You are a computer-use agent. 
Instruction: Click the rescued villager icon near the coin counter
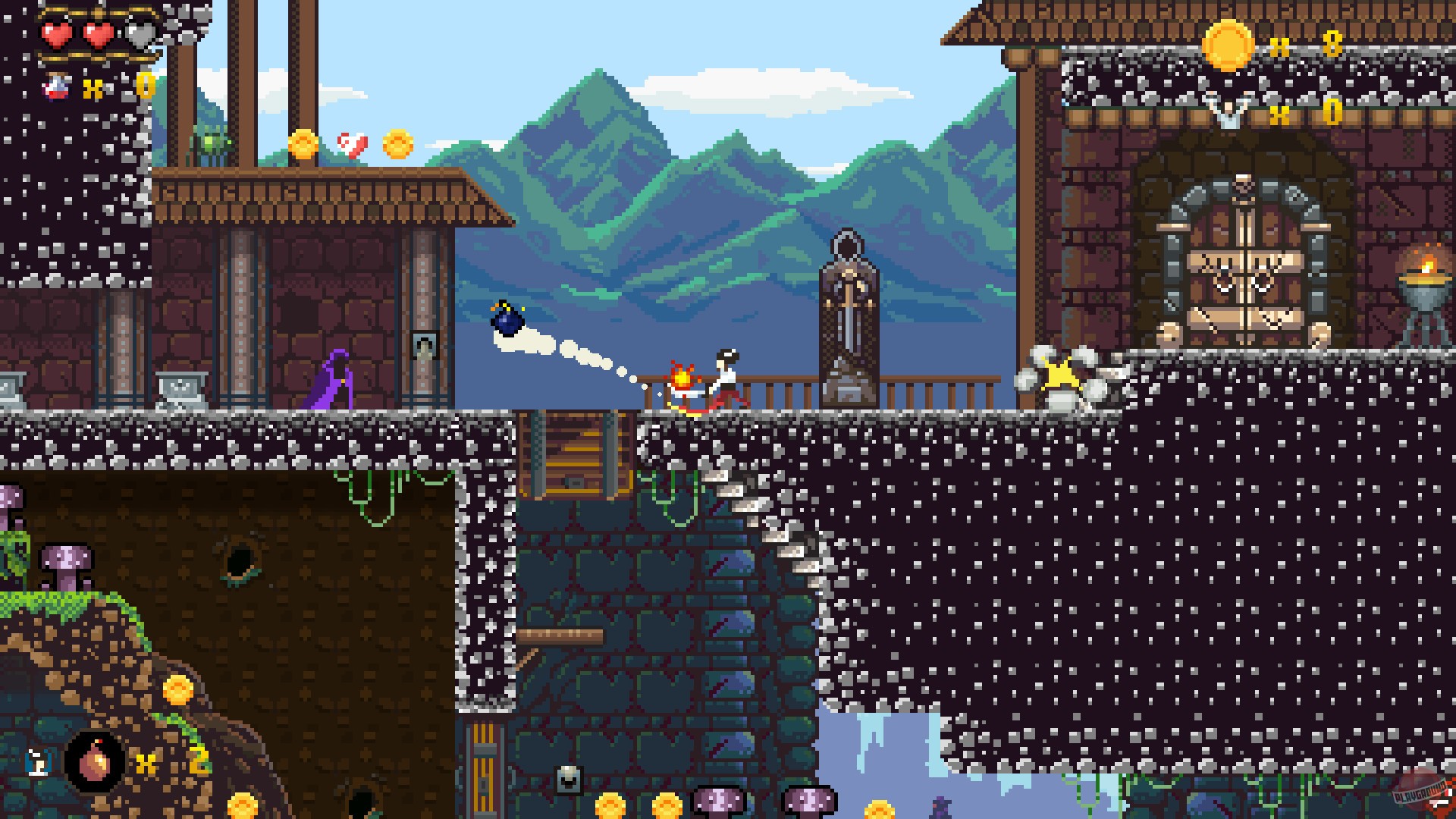pyautogui.click(x=1228, y=111)
